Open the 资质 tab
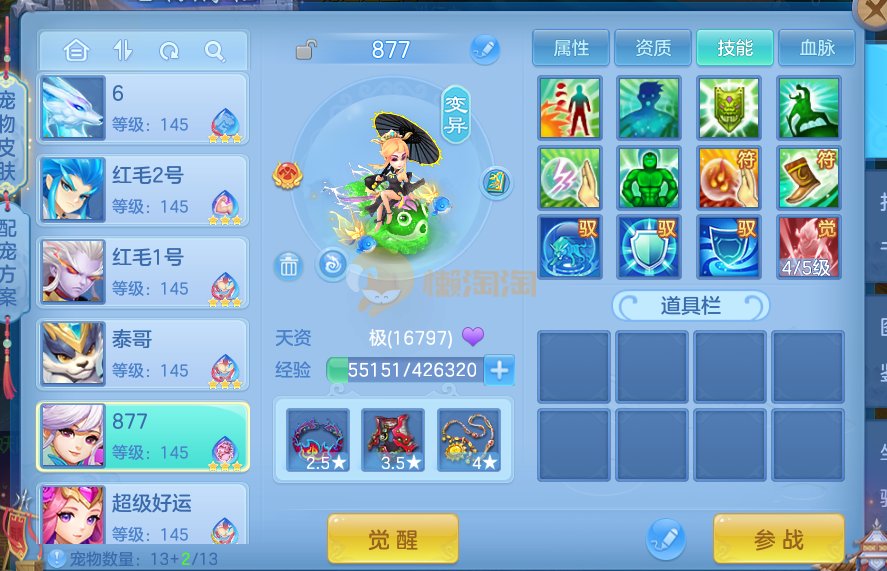Image resolution: width=887 pixels, height=571 pixels. click(653, 48)
